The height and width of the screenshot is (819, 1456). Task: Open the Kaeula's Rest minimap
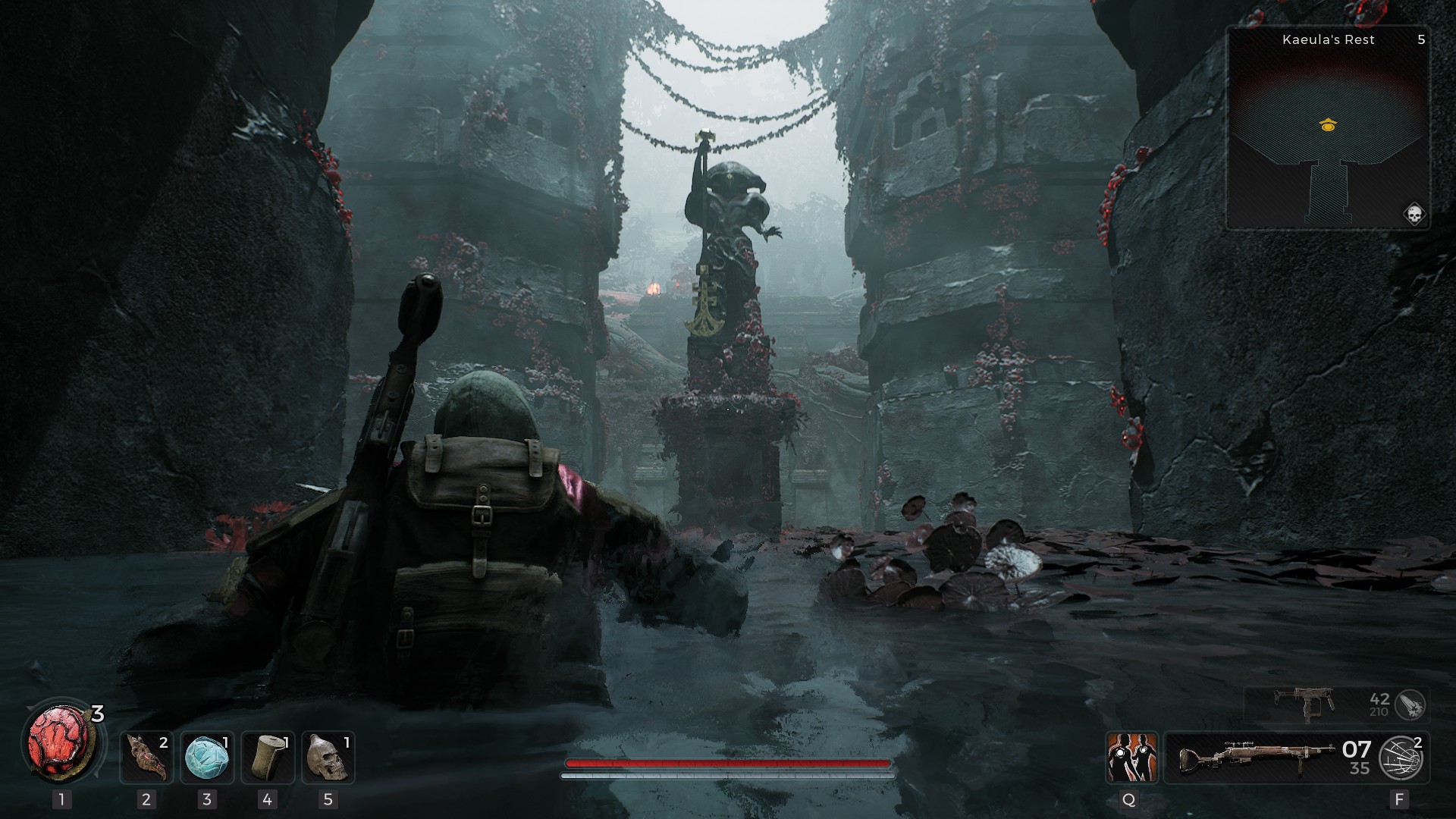[1328, 129]
